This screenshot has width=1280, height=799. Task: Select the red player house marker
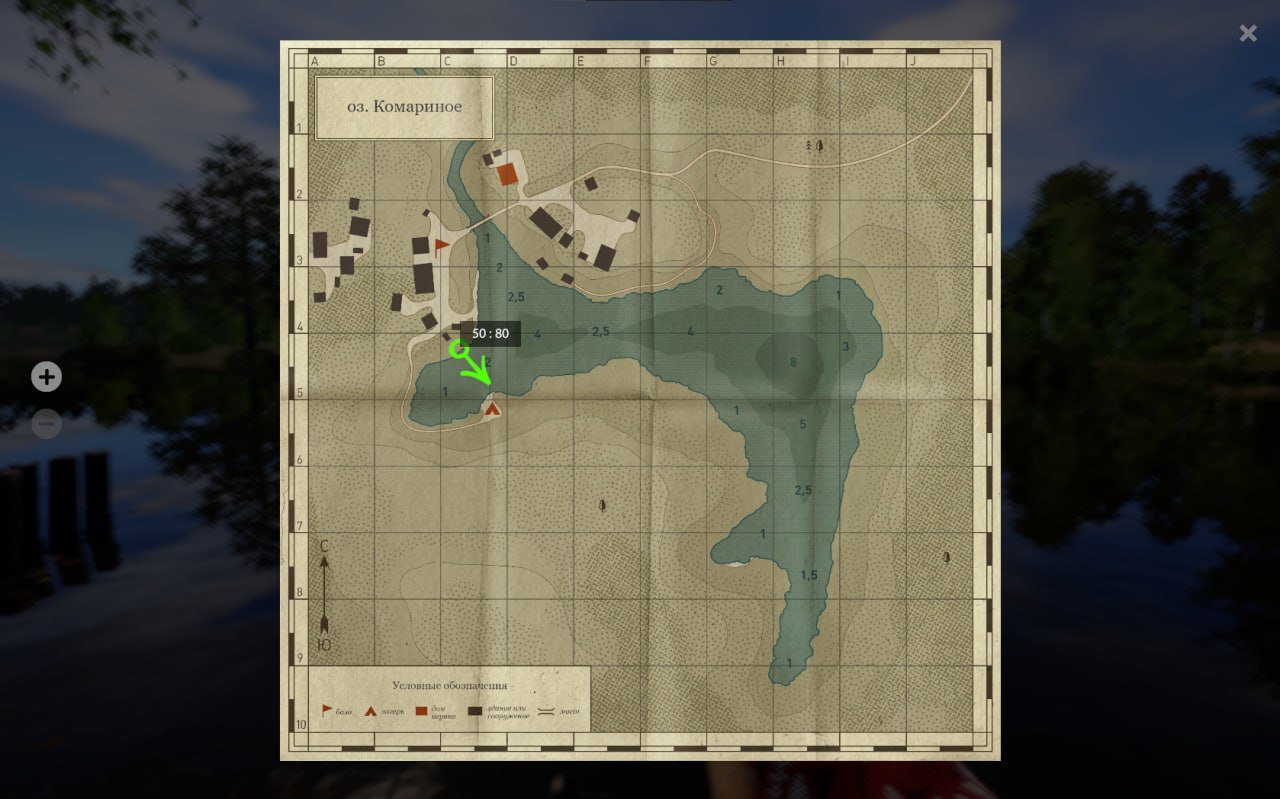pyautogui.click(x=508, y=174)
